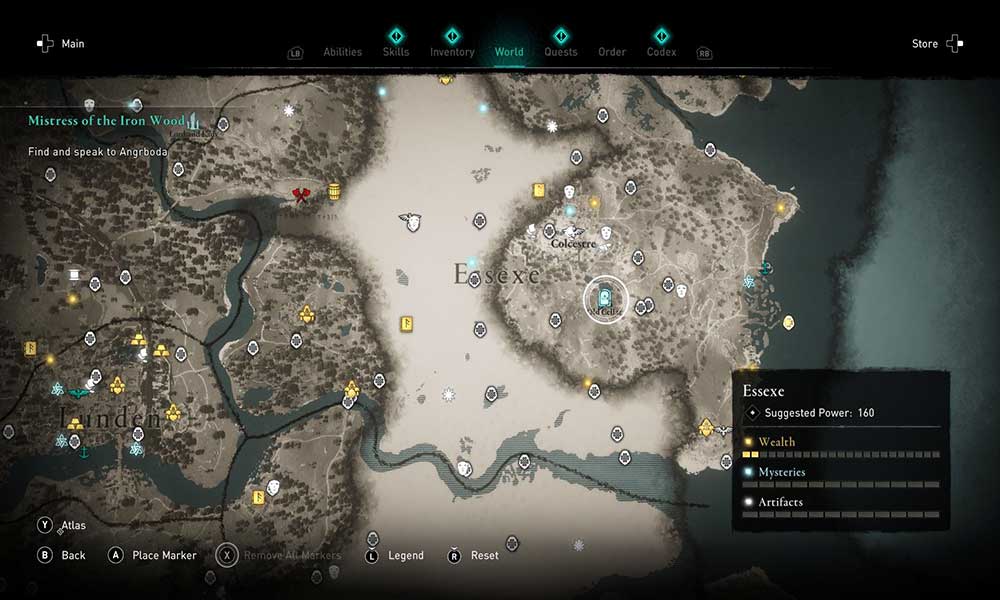
Task: Open the Abilities tab
Action: tap(342, 52)
